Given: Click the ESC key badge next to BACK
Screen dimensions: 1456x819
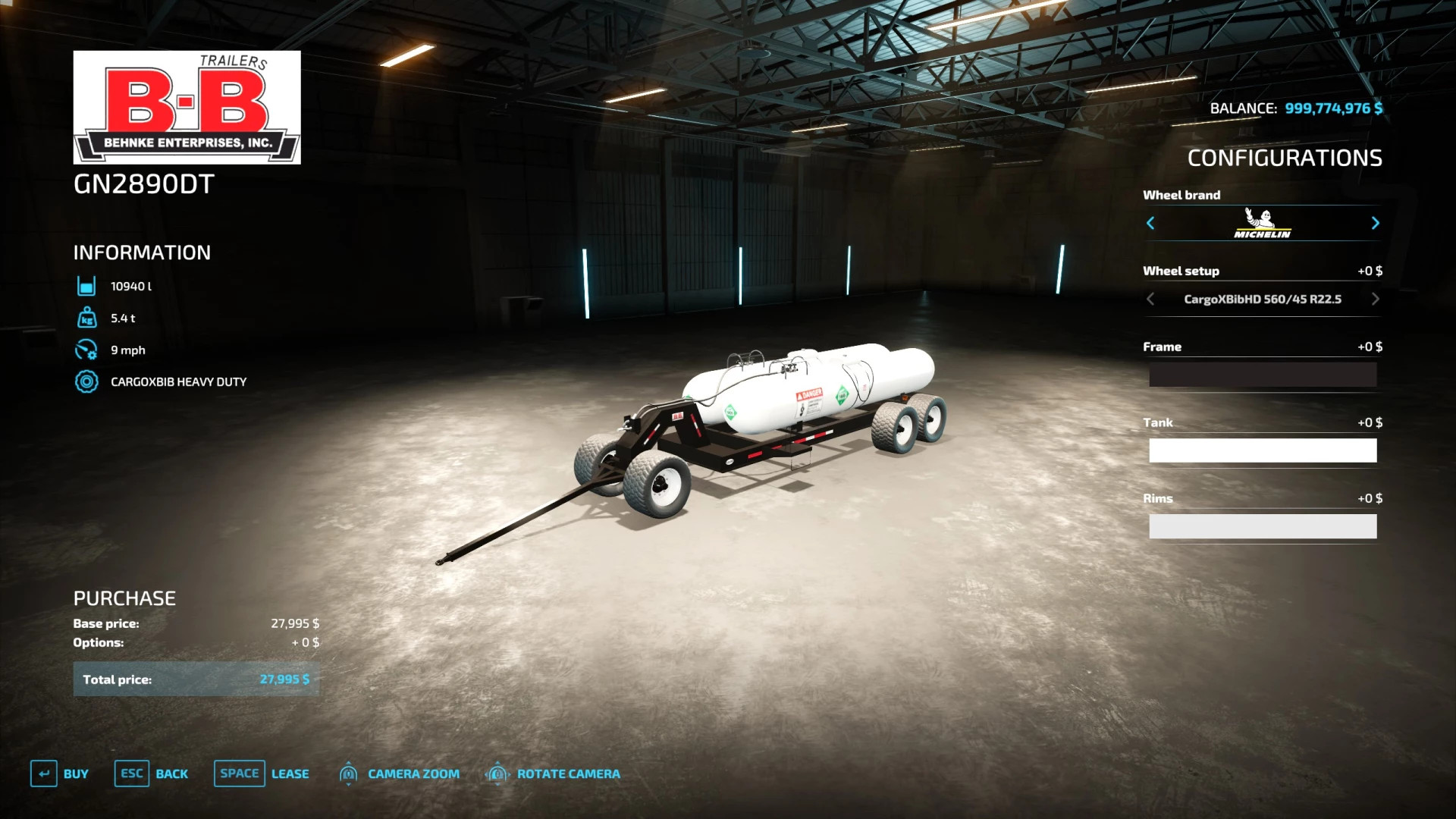Looking at the screenshot, I should pos(131,773).
